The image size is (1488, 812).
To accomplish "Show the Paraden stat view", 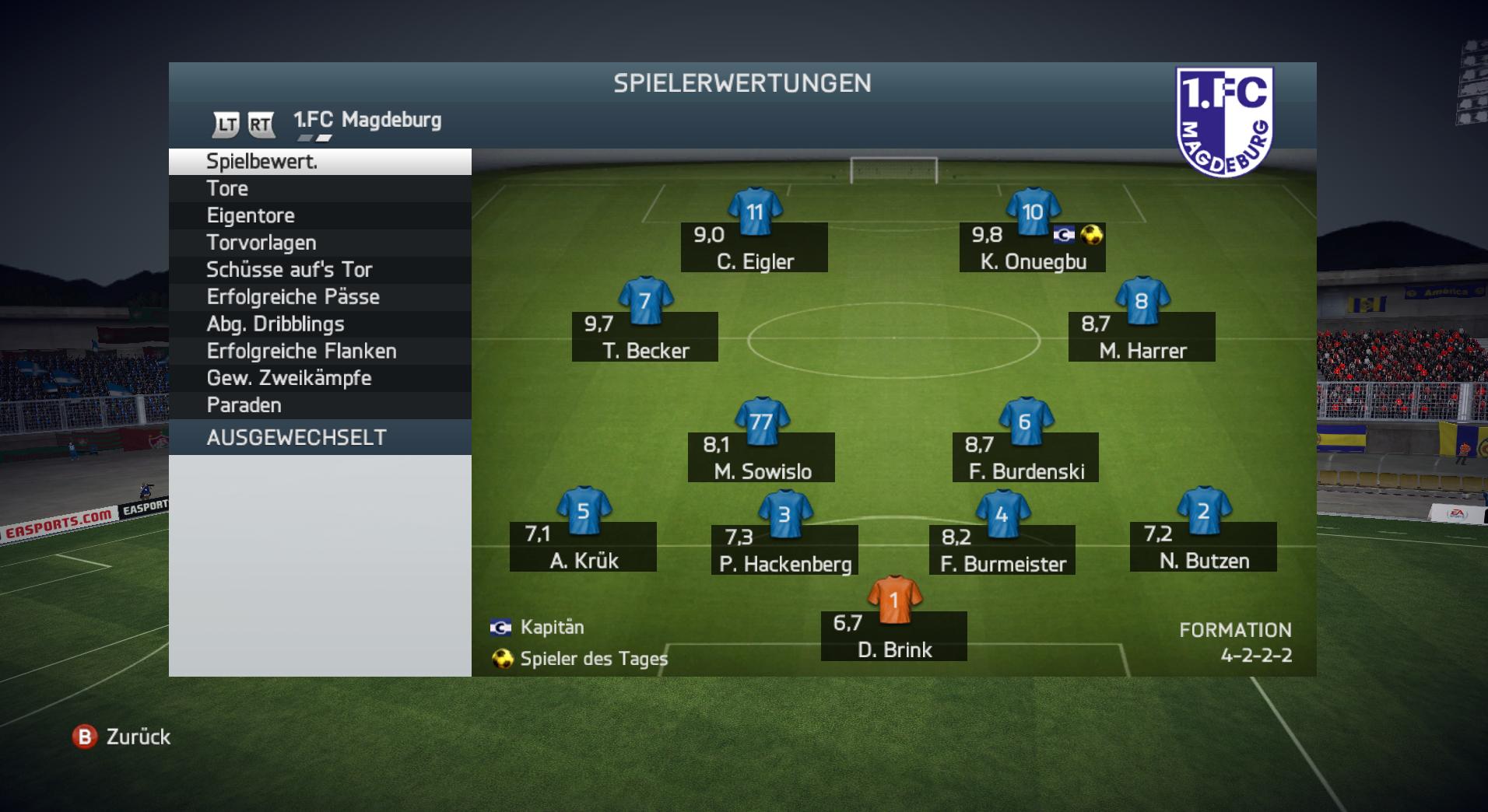I will tap(319, 405).
